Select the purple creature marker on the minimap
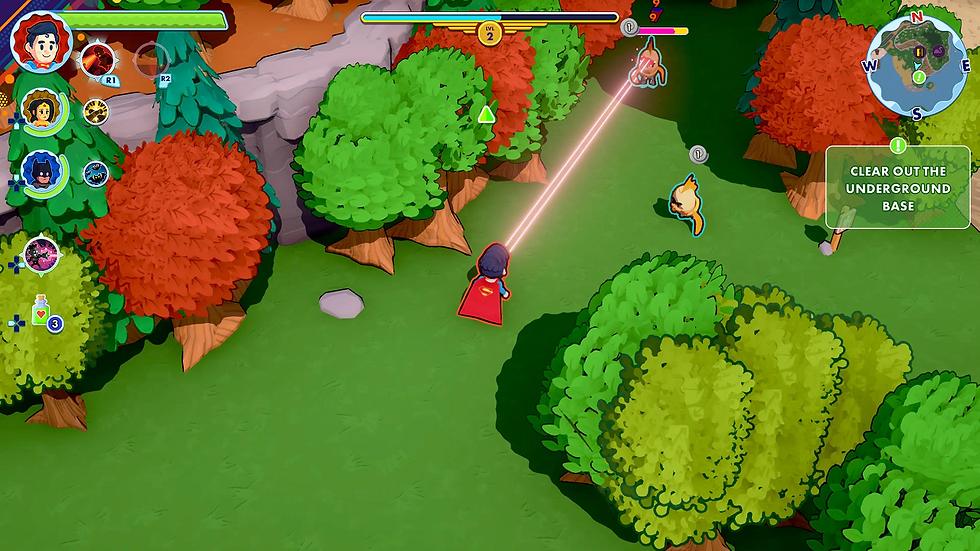 coord(937,51)
